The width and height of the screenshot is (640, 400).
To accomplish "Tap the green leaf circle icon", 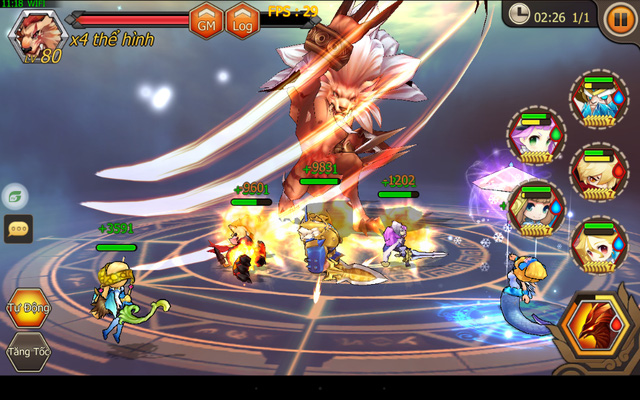I will point(15,196).
